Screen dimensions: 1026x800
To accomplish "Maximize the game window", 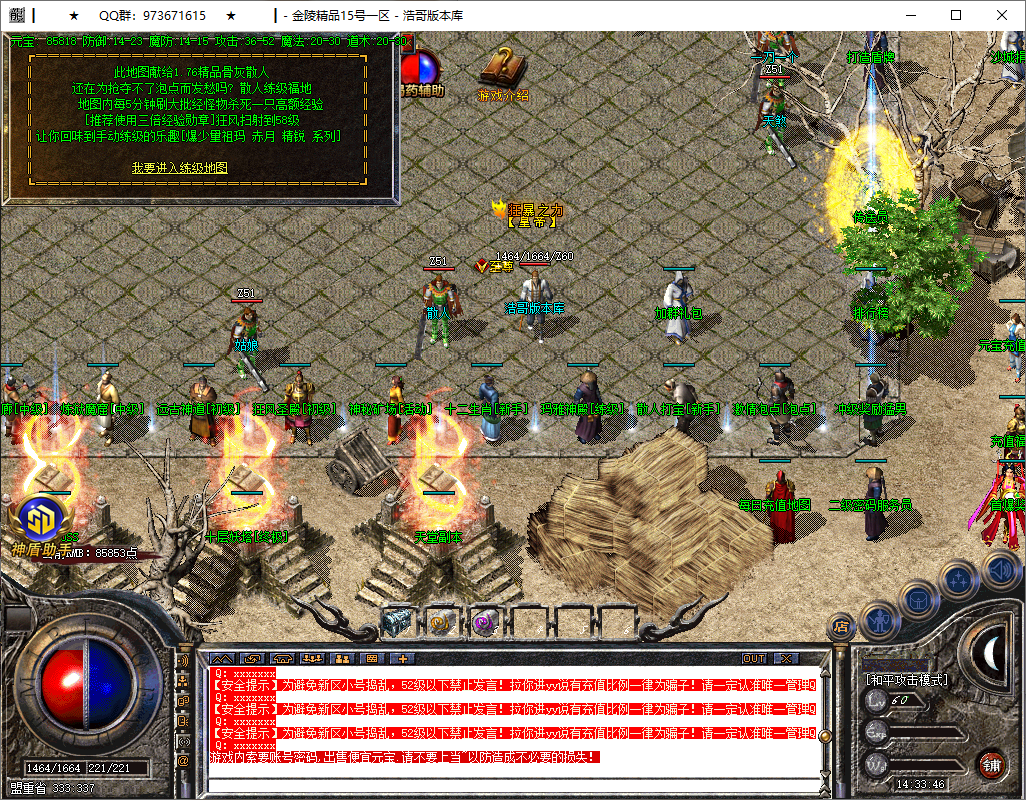I will tap(956, 15).
